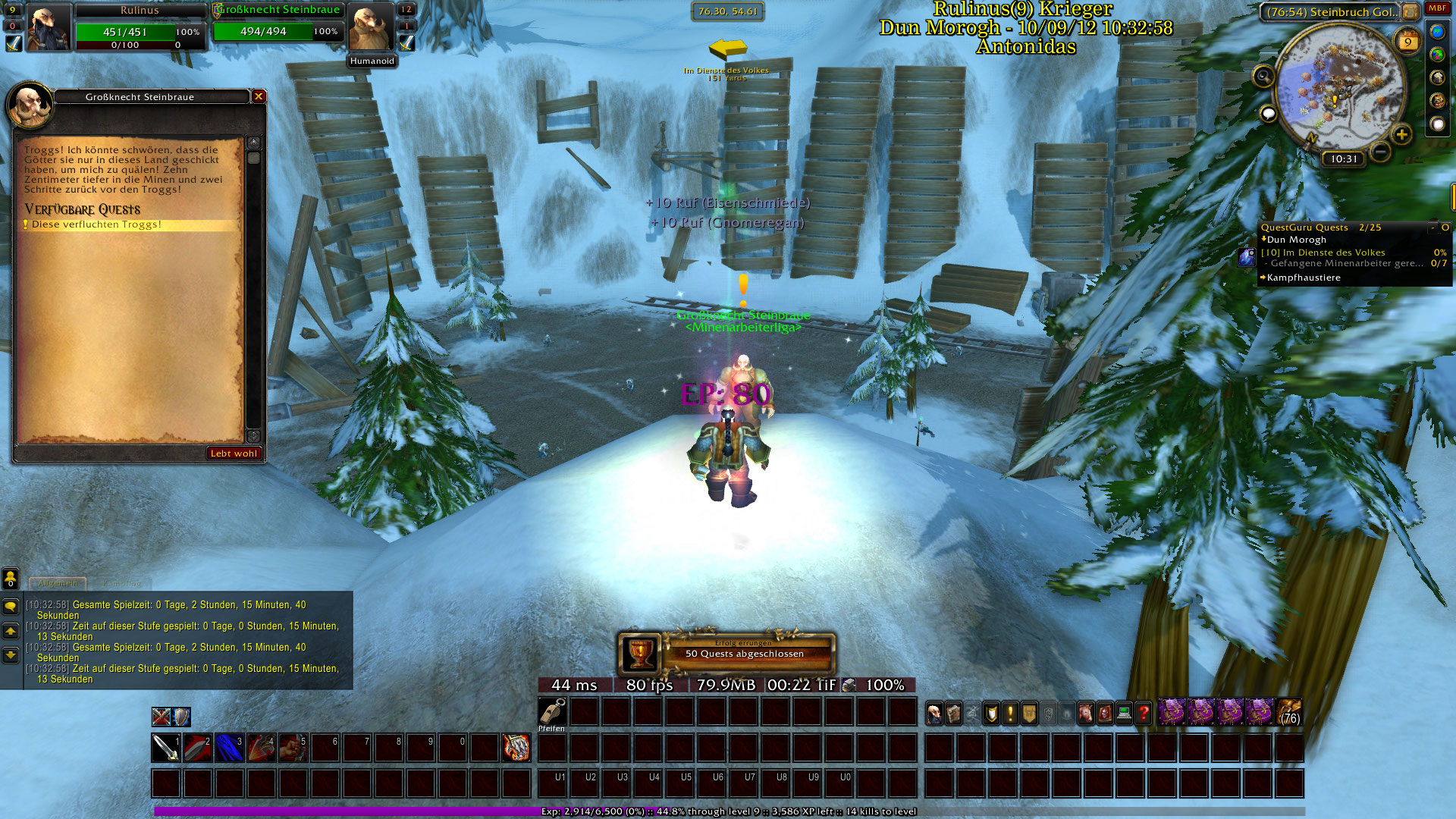Open the backpack showing 76 free slots

click(1289, 713)
